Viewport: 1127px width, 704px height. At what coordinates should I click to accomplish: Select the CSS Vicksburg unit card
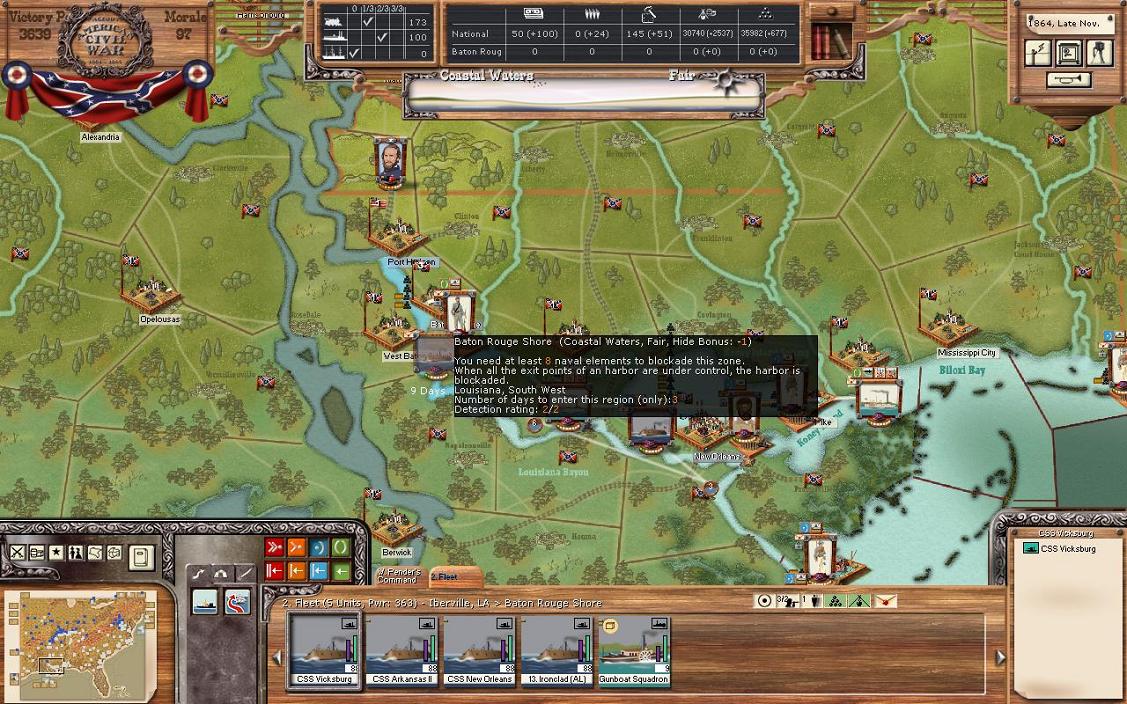point(325,650)
